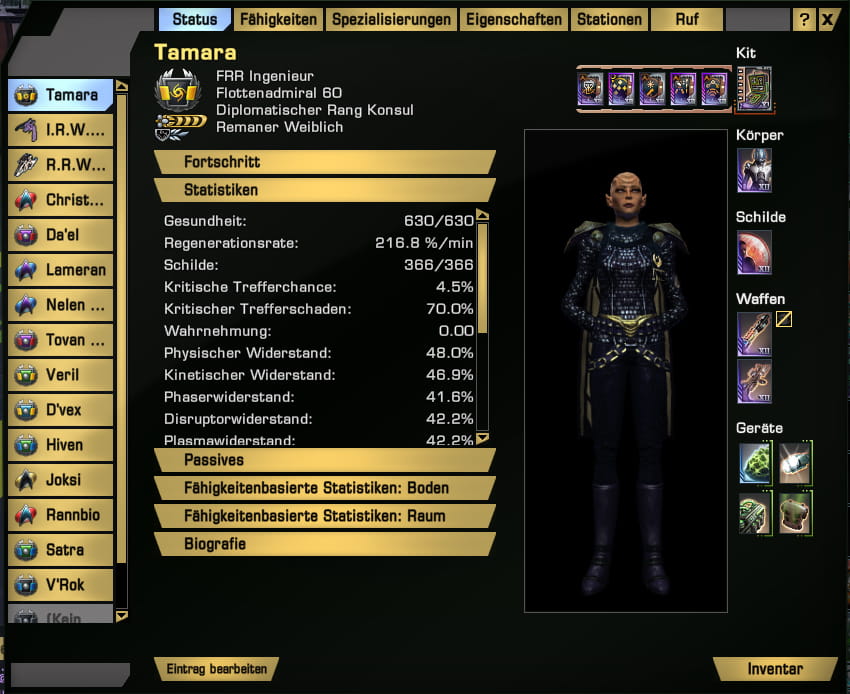
Task: Pick V'Rok in the crew list
Action: click(60, 585)
